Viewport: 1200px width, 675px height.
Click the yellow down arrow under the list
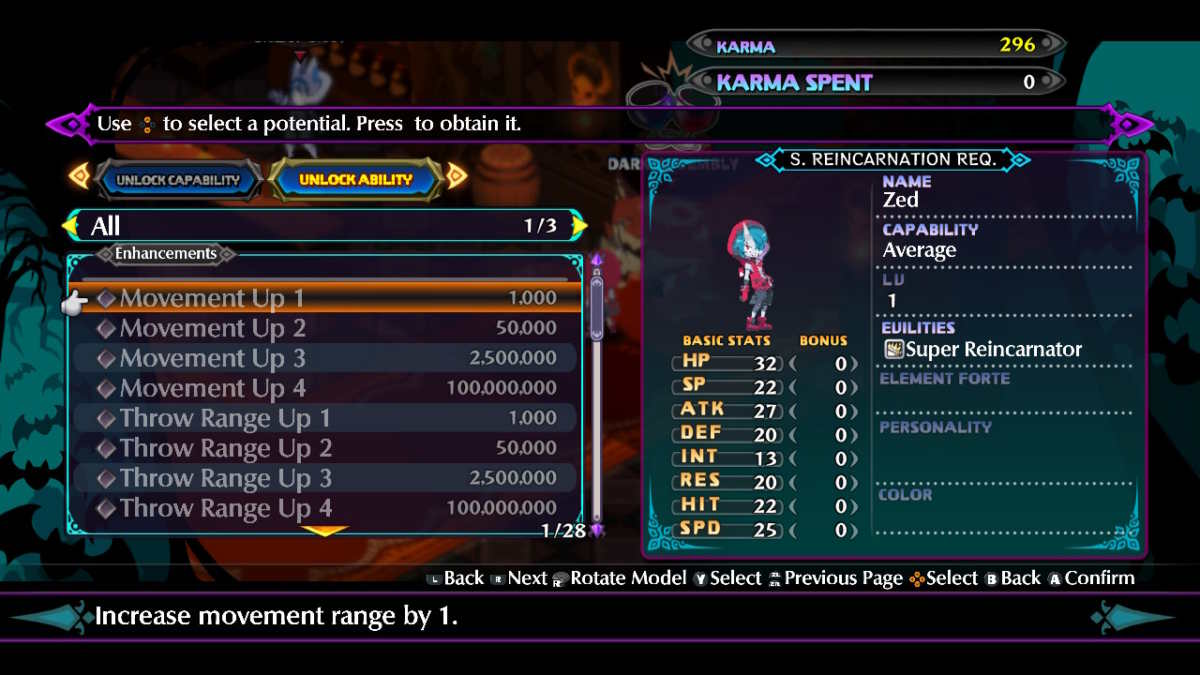[x=325, y=532]
